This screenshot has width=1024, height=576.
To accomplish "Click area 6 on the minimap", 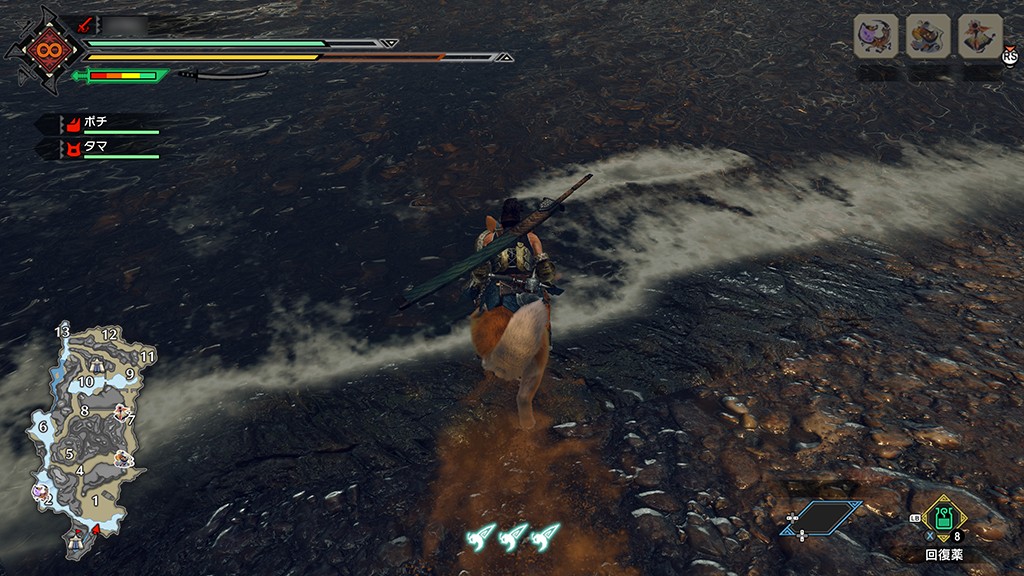I will [43, 427].
